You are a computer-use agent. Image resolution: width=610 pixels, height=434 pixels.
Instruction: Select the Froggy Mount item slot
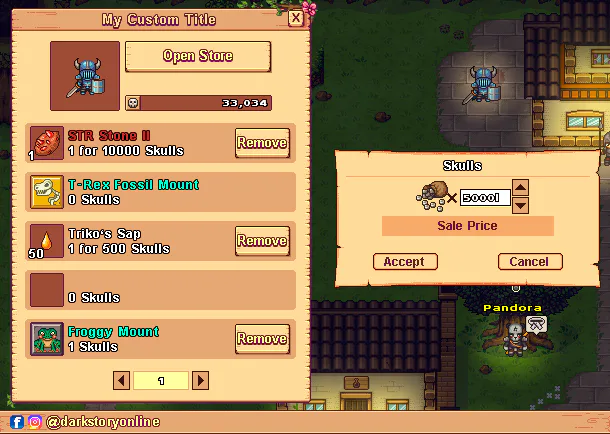pos(47,339)
